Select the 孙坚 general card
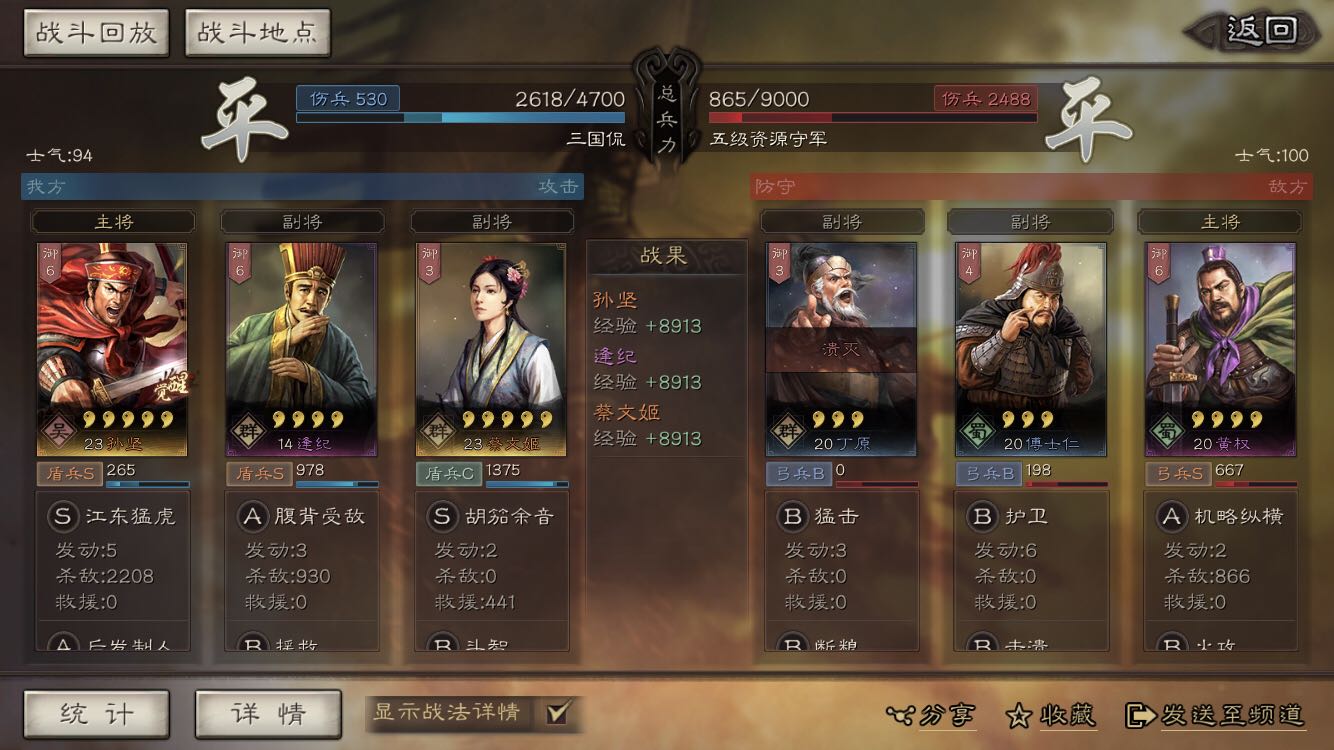The image size is (1334, 750). pyautogui.click(x=112, y=348)
